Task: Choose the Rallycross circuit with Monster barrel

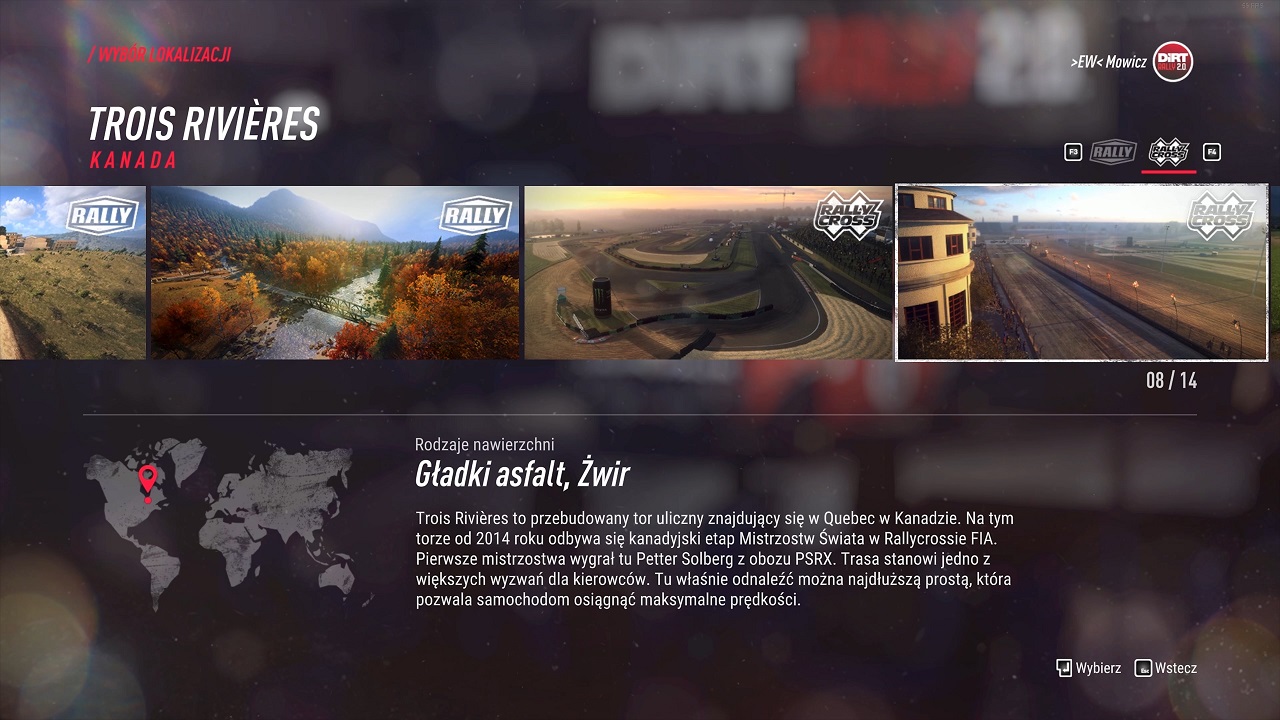Action: [x=708, y=272]
